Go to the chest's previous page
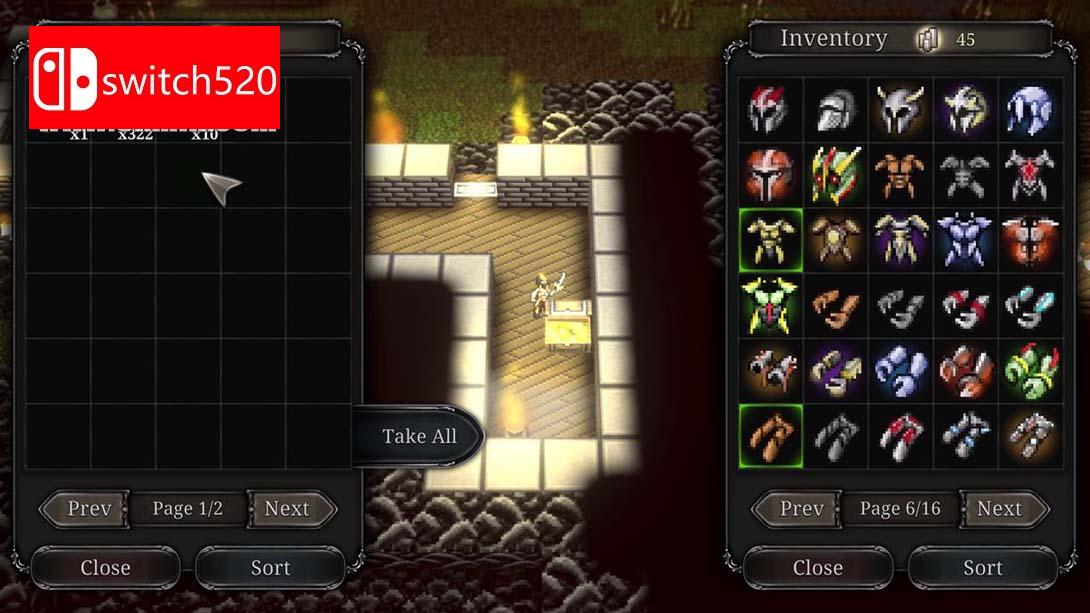 point(89,508)
